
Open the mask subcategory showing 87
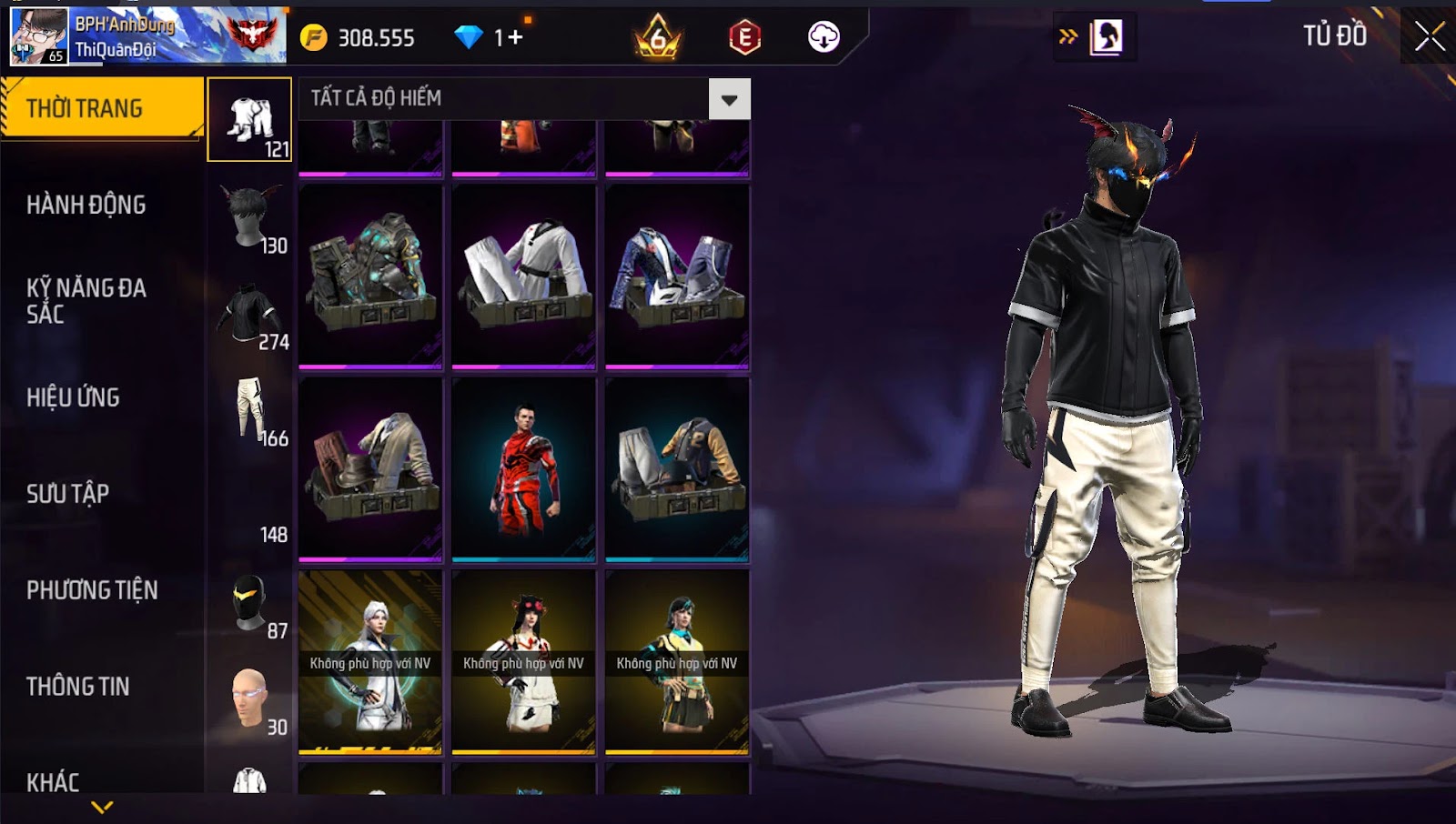[x=250, y=602]
